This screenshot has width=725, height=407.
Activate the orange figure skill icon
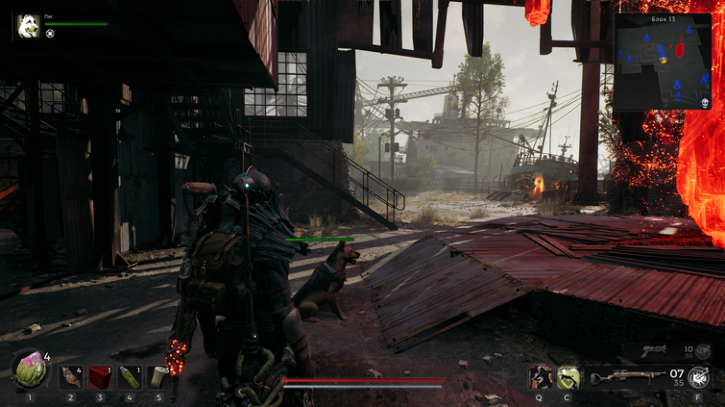541,377
